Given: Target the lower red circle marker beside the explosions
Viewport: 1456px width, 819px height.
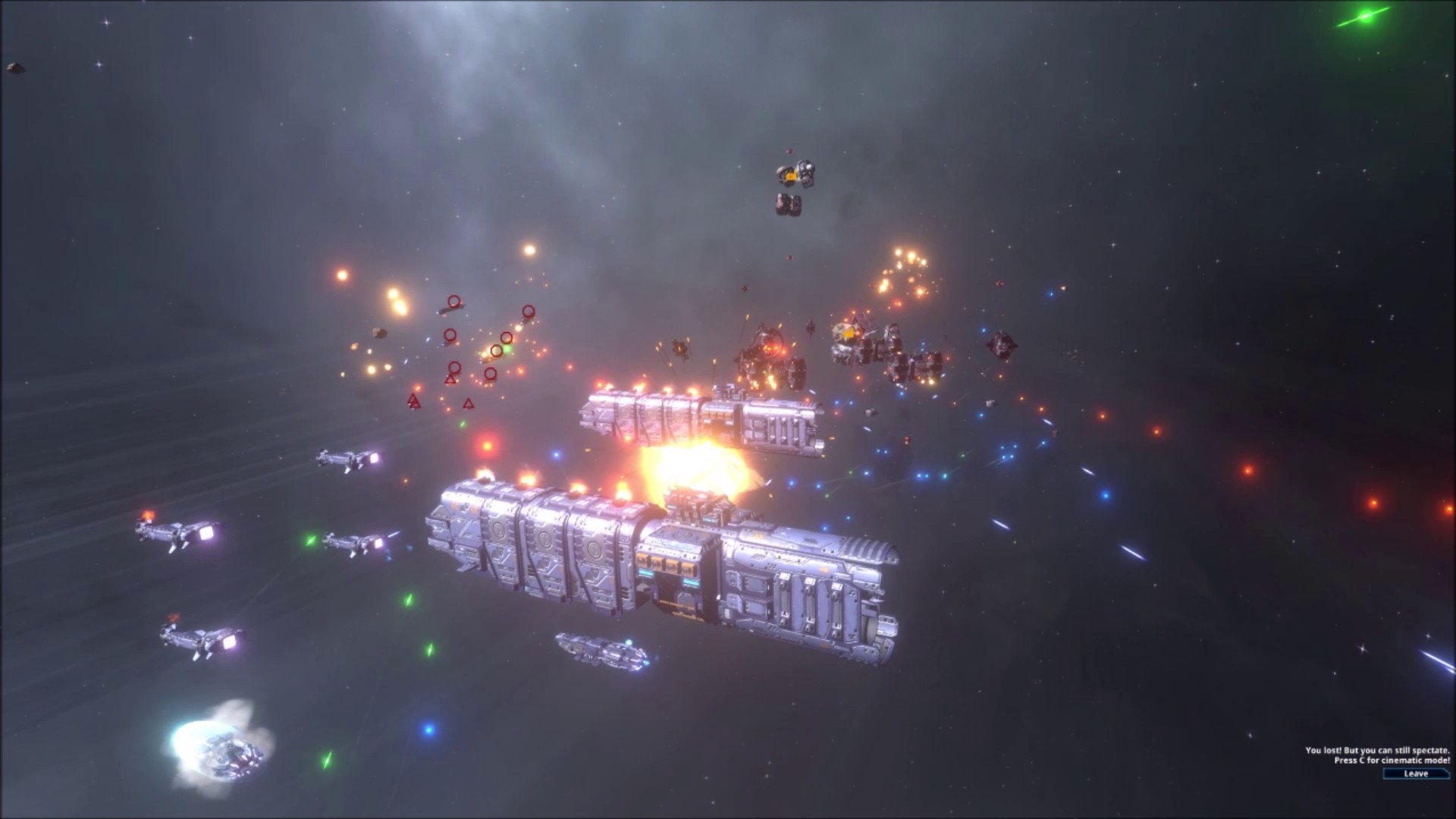Looking at the screenshot, I should pos(491,374).
